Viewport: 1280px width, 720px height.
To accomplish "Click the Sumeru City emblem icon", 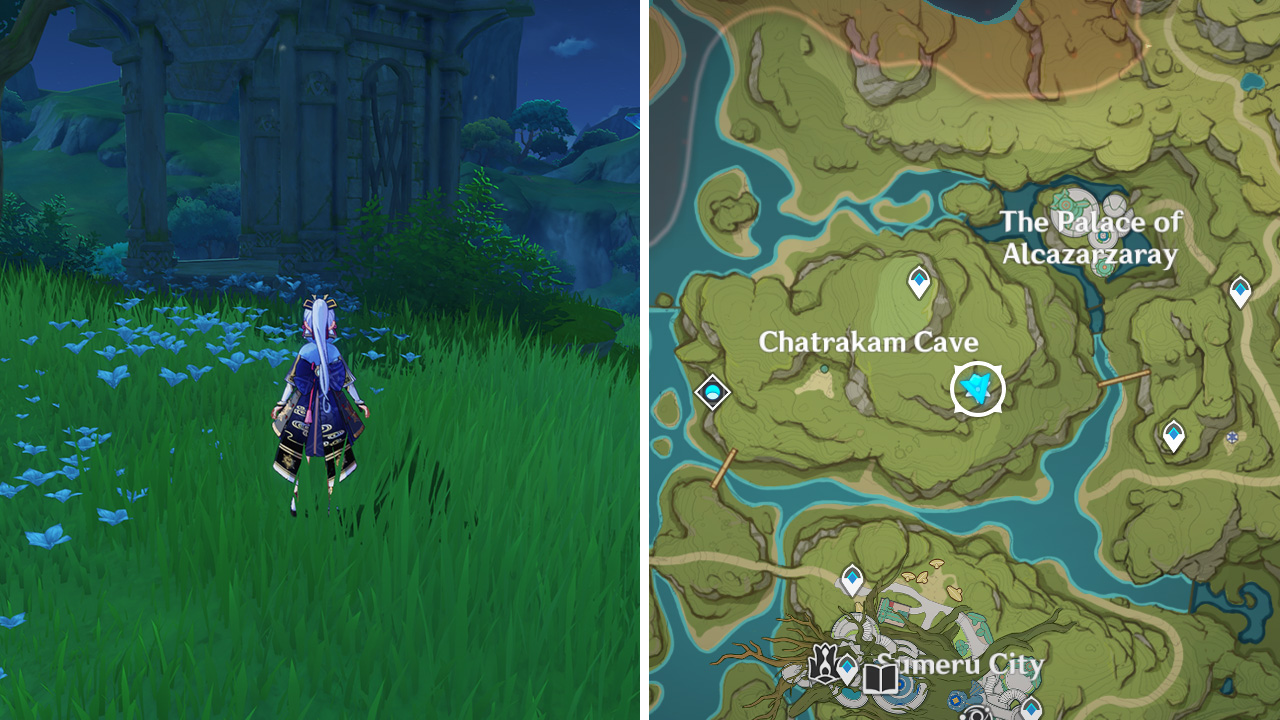I will (x=824, y=665).
